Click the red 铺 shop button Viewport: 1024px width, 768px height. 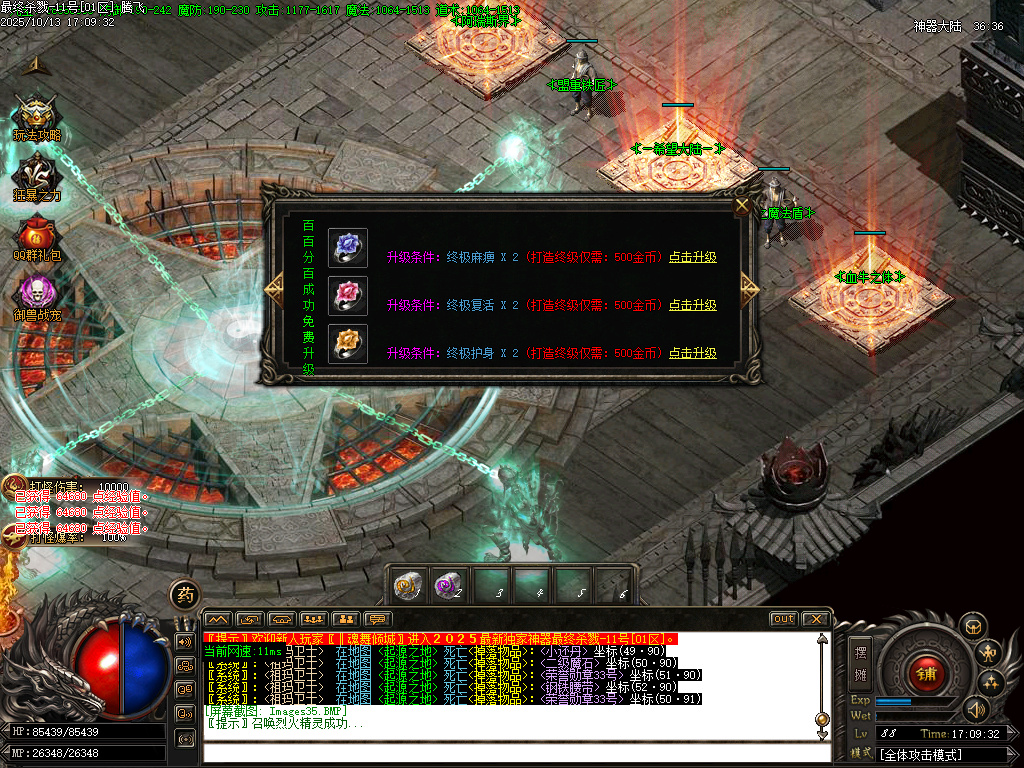pos(926,673)
